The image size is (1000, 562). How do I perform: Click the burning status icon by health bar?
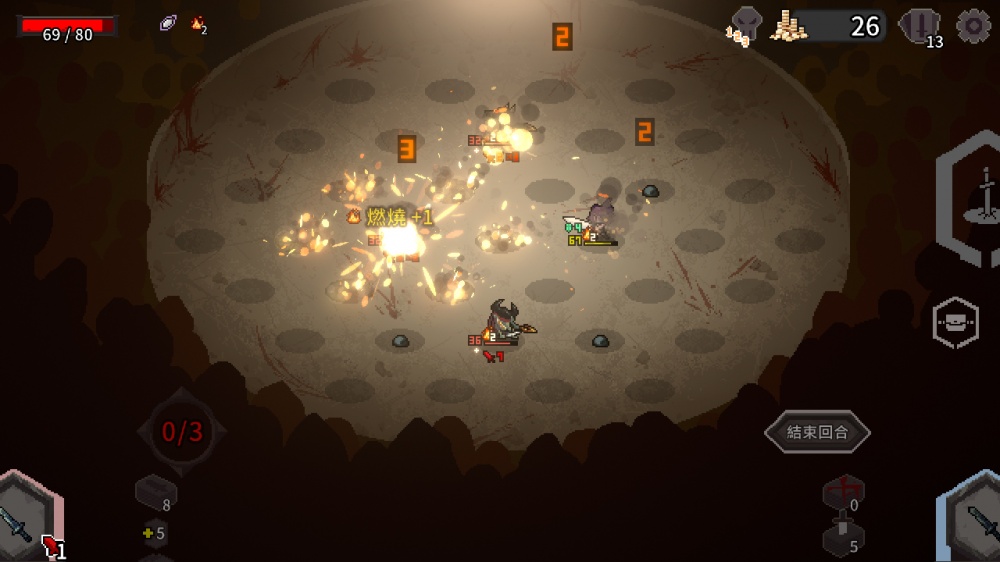point(198,24)
